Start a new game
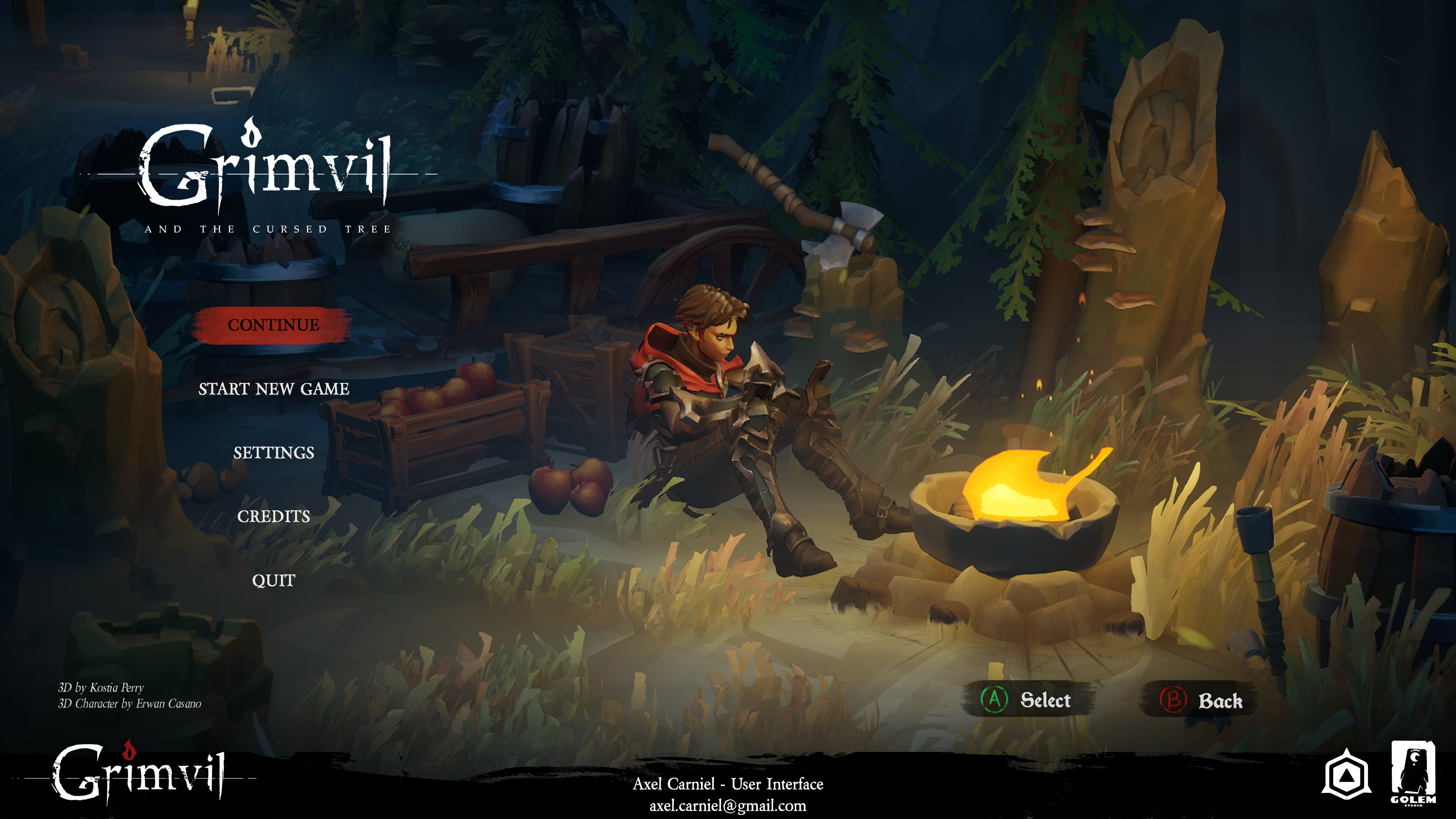This screenshot has width=1456, height=819. click(x=273, y=389)
